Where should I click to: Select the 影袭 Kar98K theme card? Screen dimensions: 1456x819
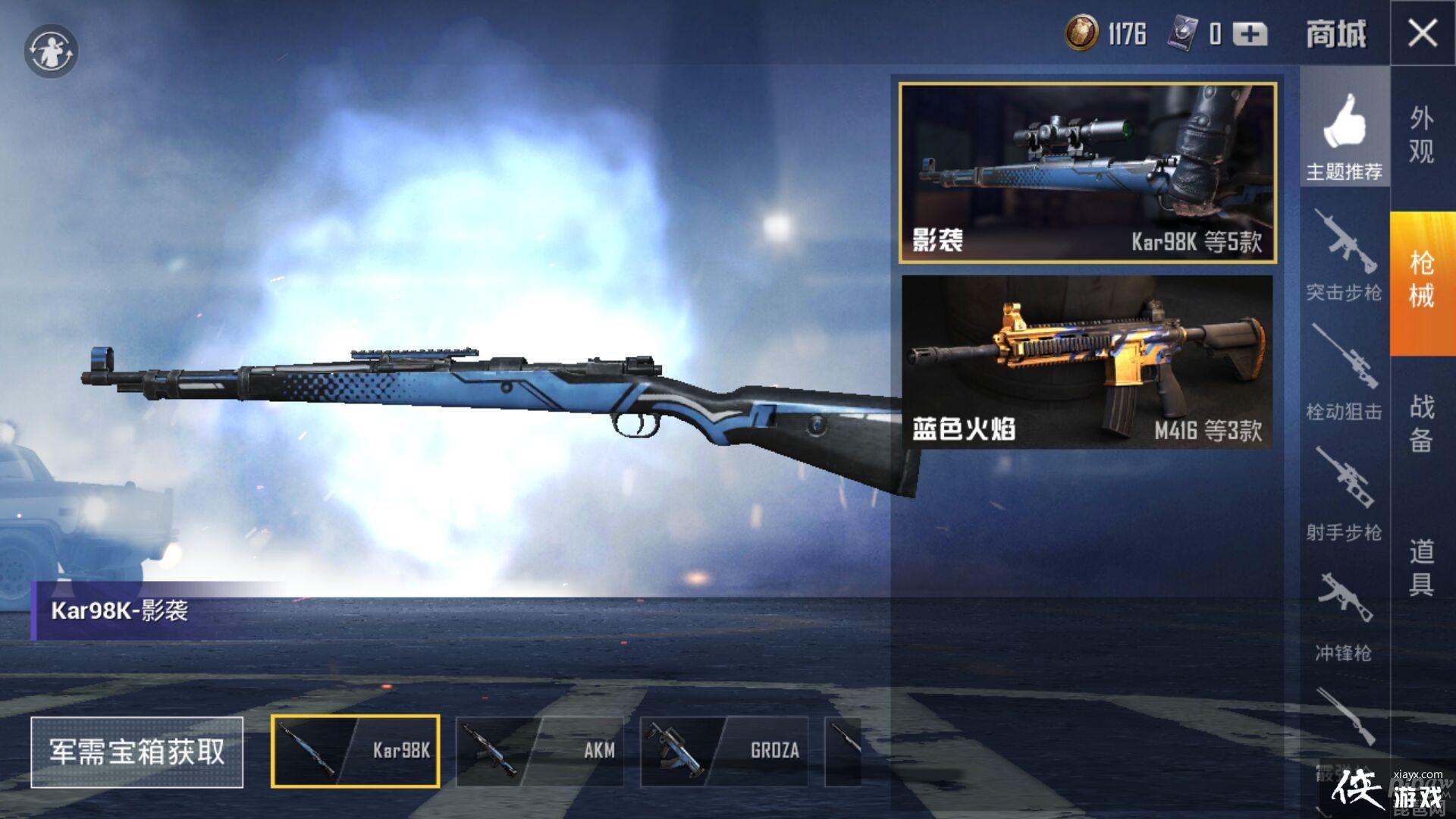(1087, 173)
